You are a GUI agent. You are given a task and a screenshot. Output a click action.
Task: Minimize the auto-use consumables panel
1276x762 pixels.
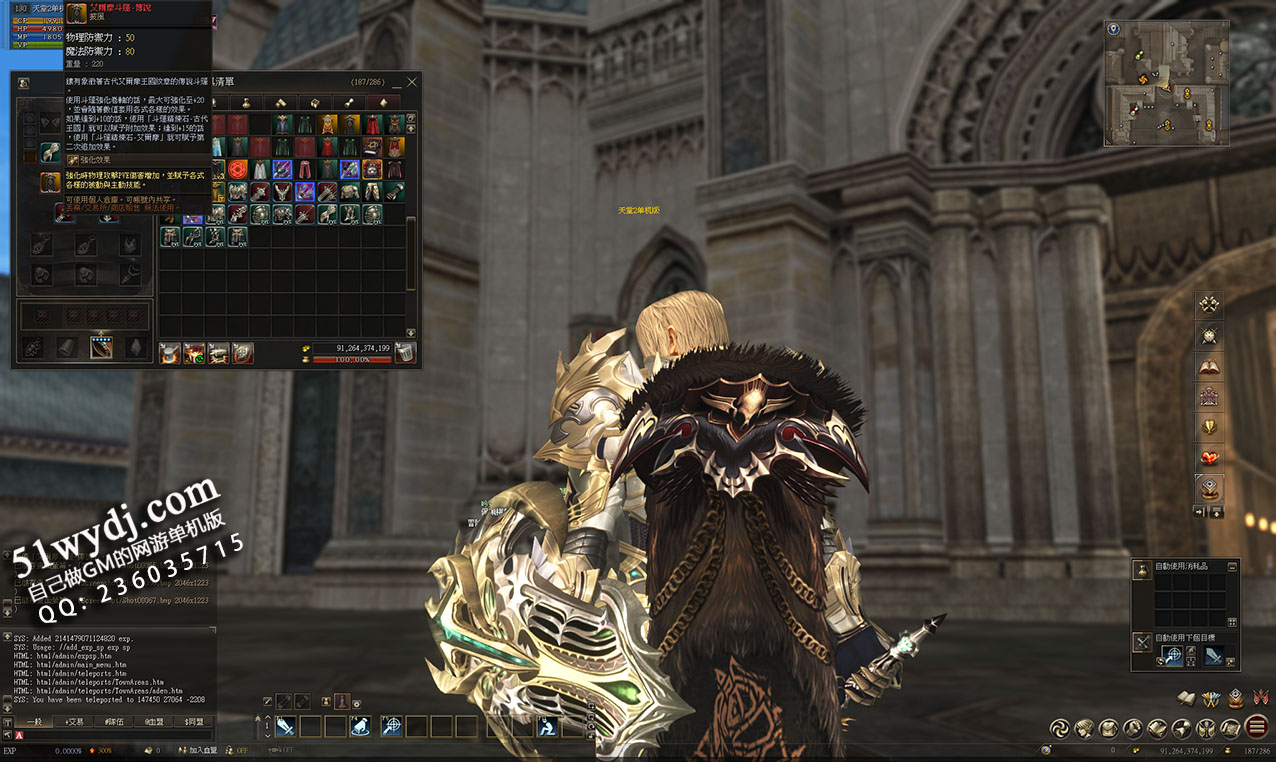point(1232,566)
